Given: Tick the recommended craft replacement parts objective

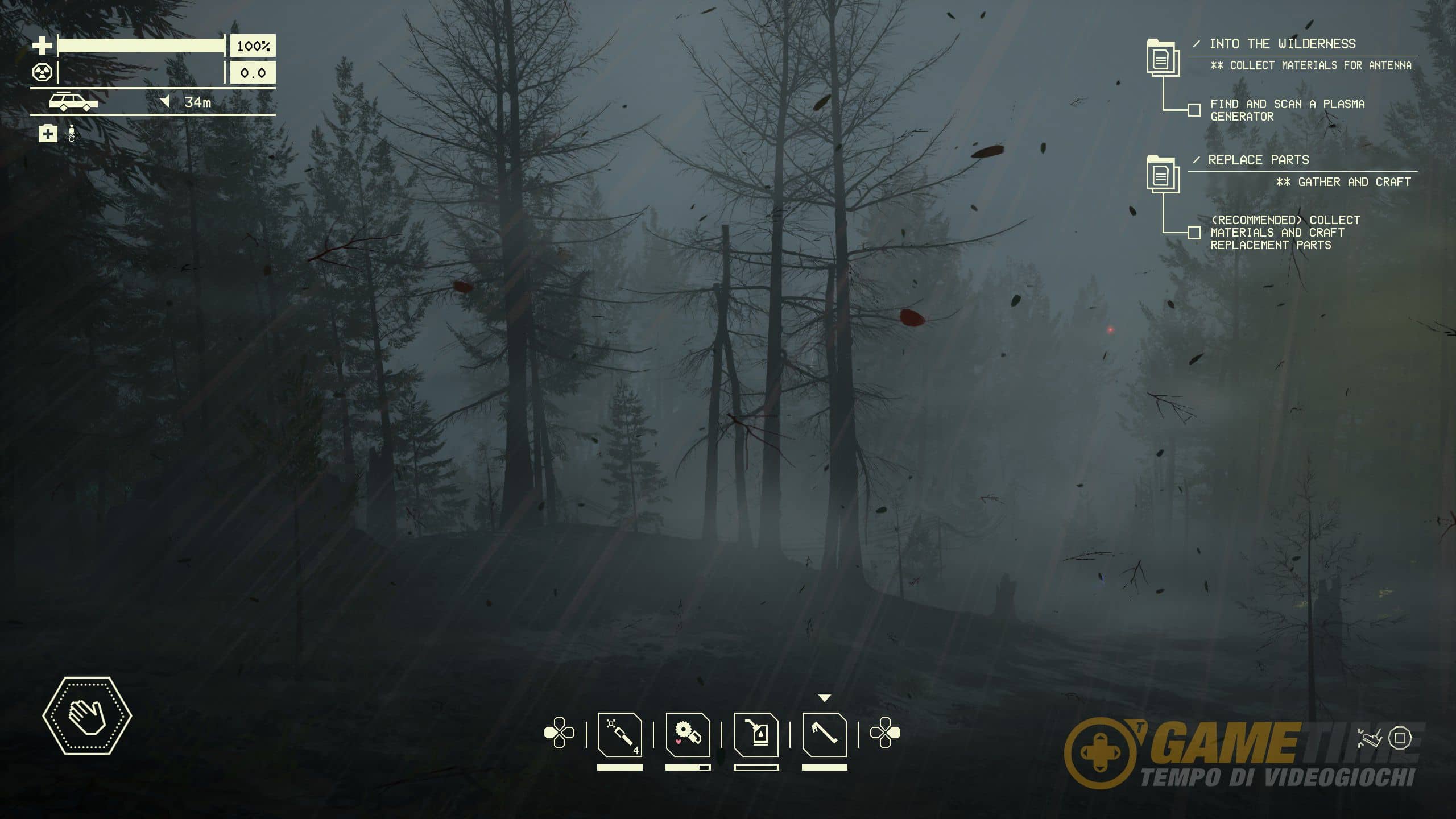Looking at the screenshot, I should 1194,233.
